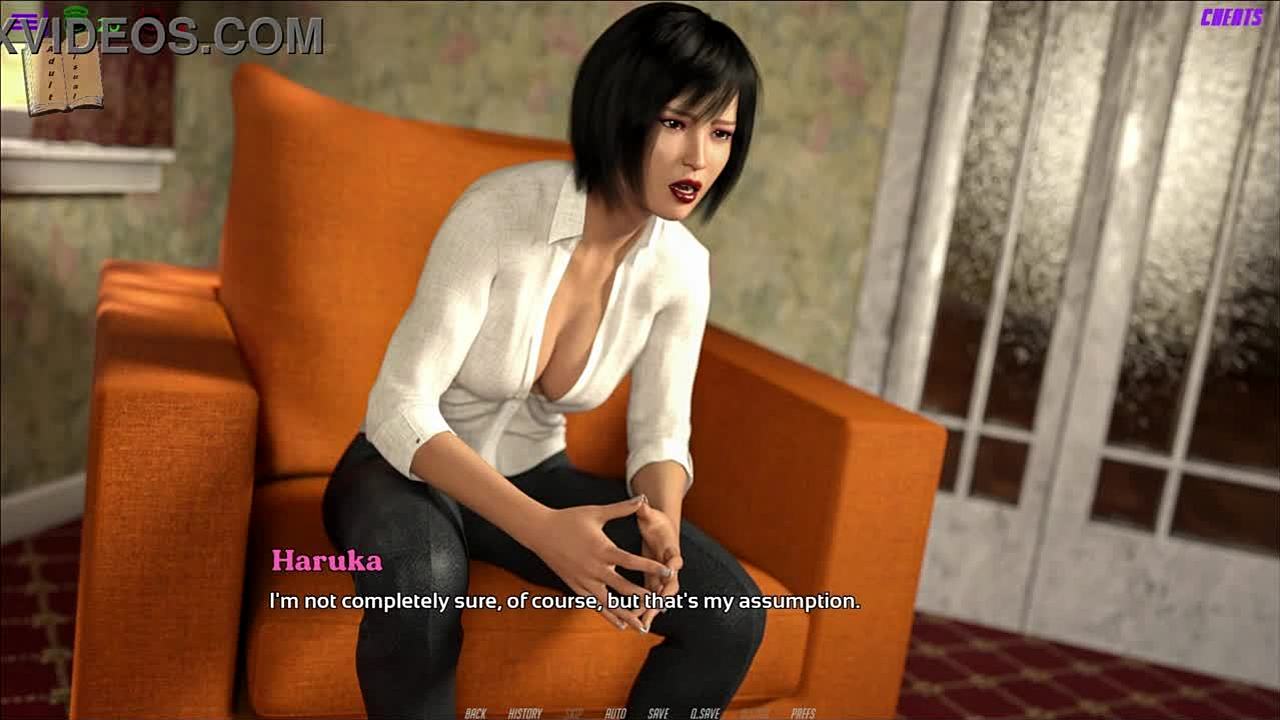
Task: Click the purple hamburger menu icon
Action: (x=23, y=20)
